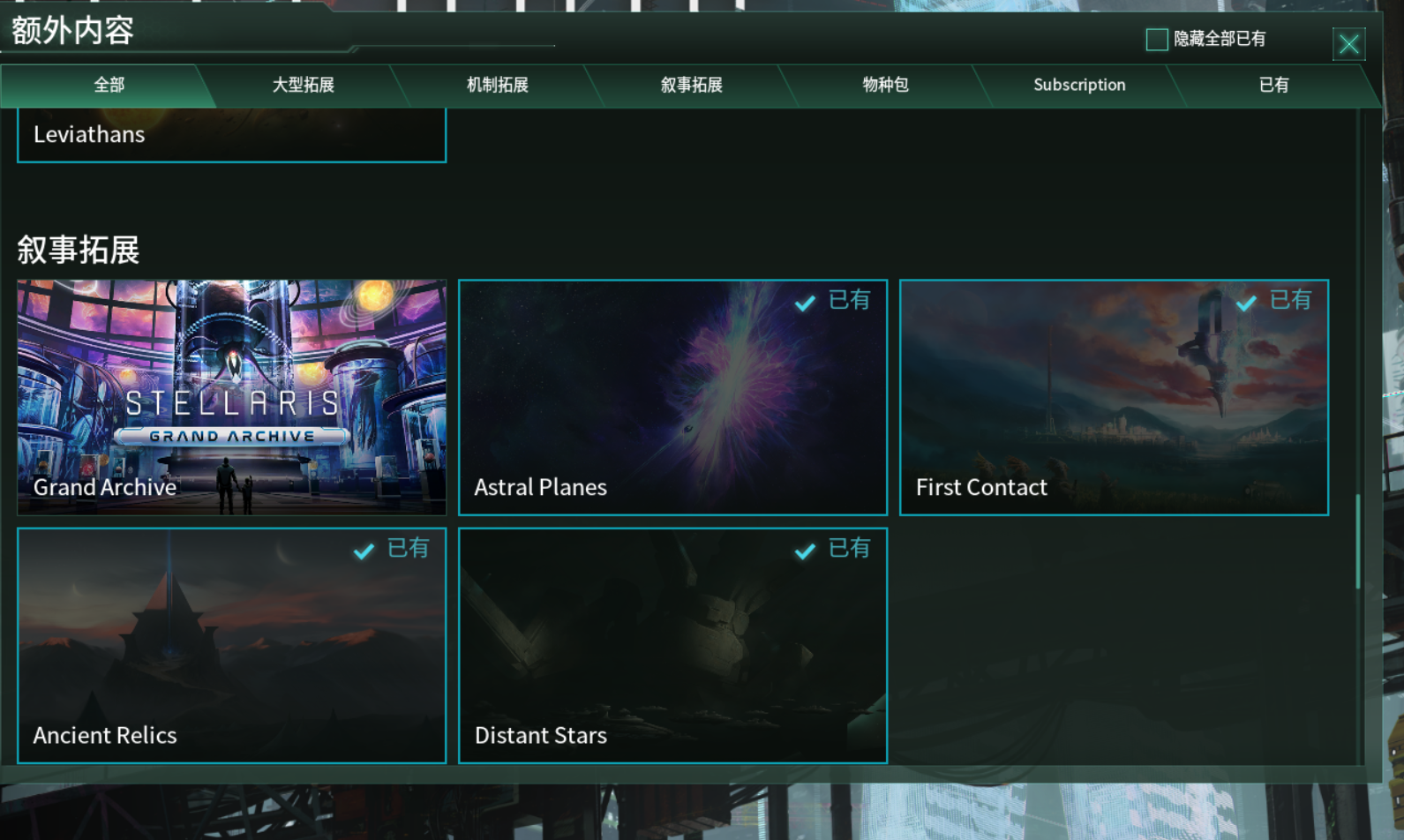The width and height of the screenshot is (1404, 840).
Task: Select the Ancient Relics story pack
Action: click(231, 645)
